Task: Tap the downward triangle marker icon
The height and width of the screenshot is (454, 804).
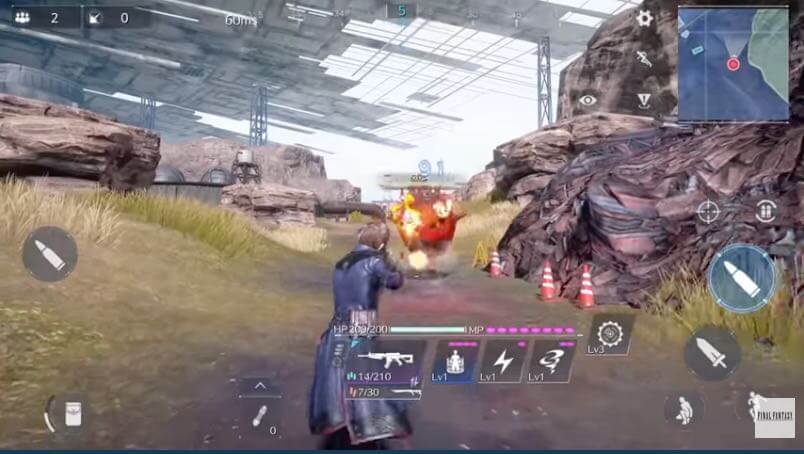Action: [645, 100]
